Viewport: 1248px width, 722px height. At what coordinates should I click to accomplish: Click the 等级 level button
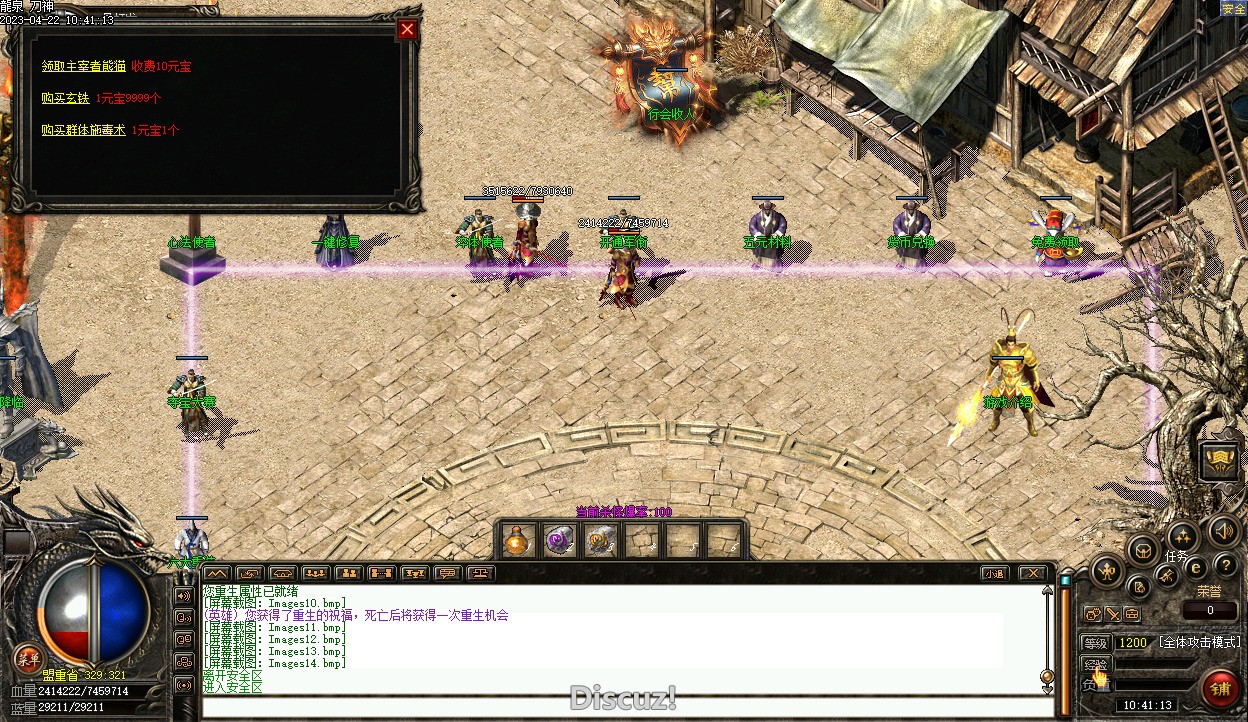(x=1096, y=643)
